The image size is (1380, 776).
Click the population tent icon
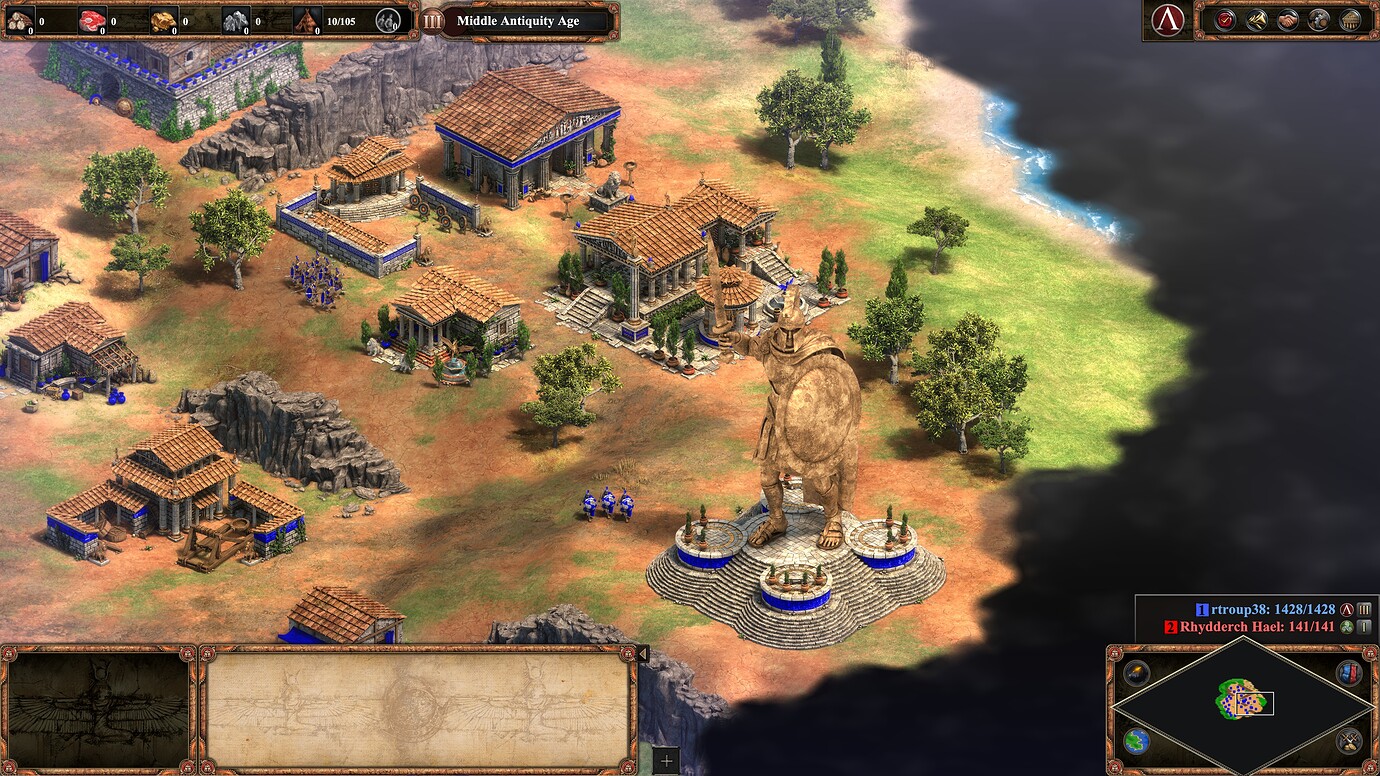[307, 19]
